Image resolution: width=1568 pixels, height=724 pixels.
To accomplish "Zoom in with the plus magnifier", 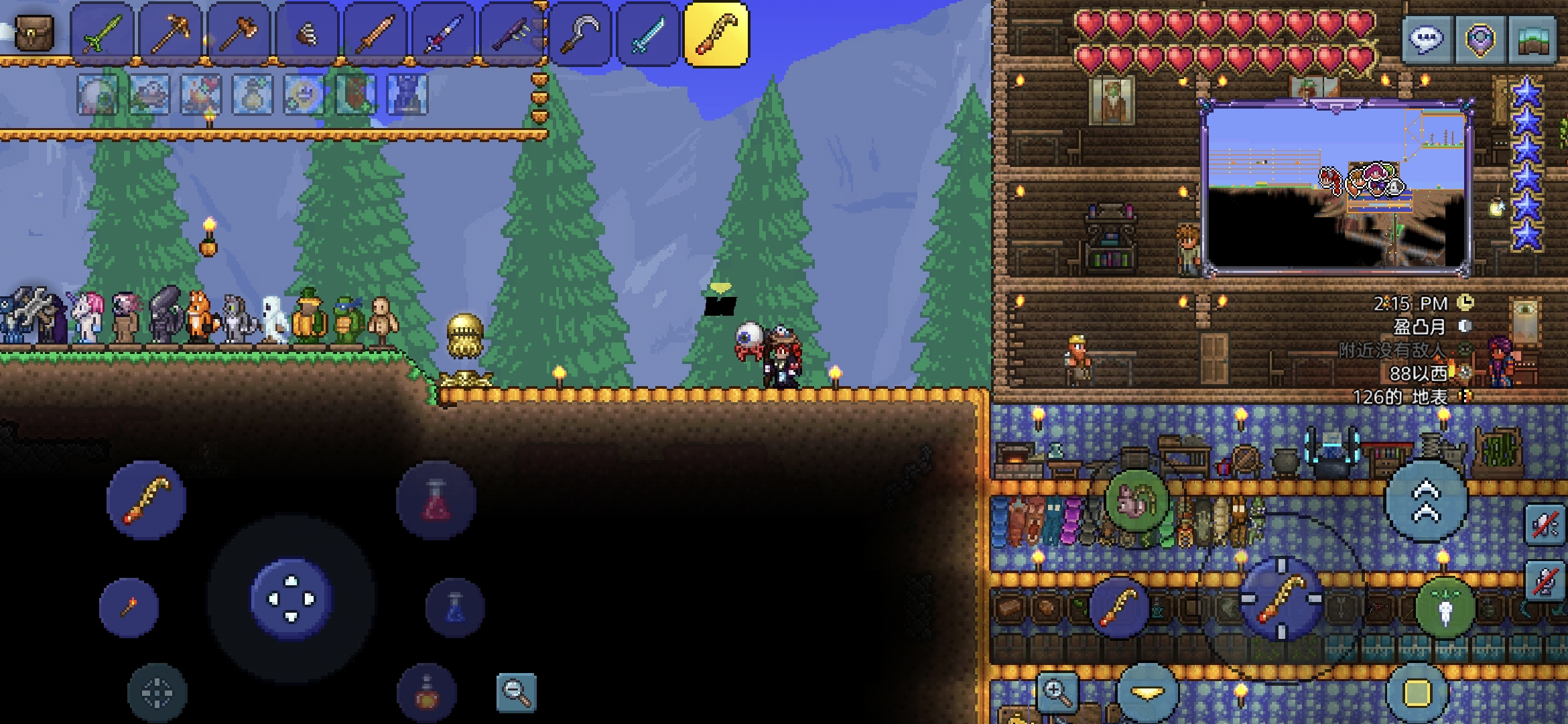I will pyautogui.click(x=1057, y=692).
